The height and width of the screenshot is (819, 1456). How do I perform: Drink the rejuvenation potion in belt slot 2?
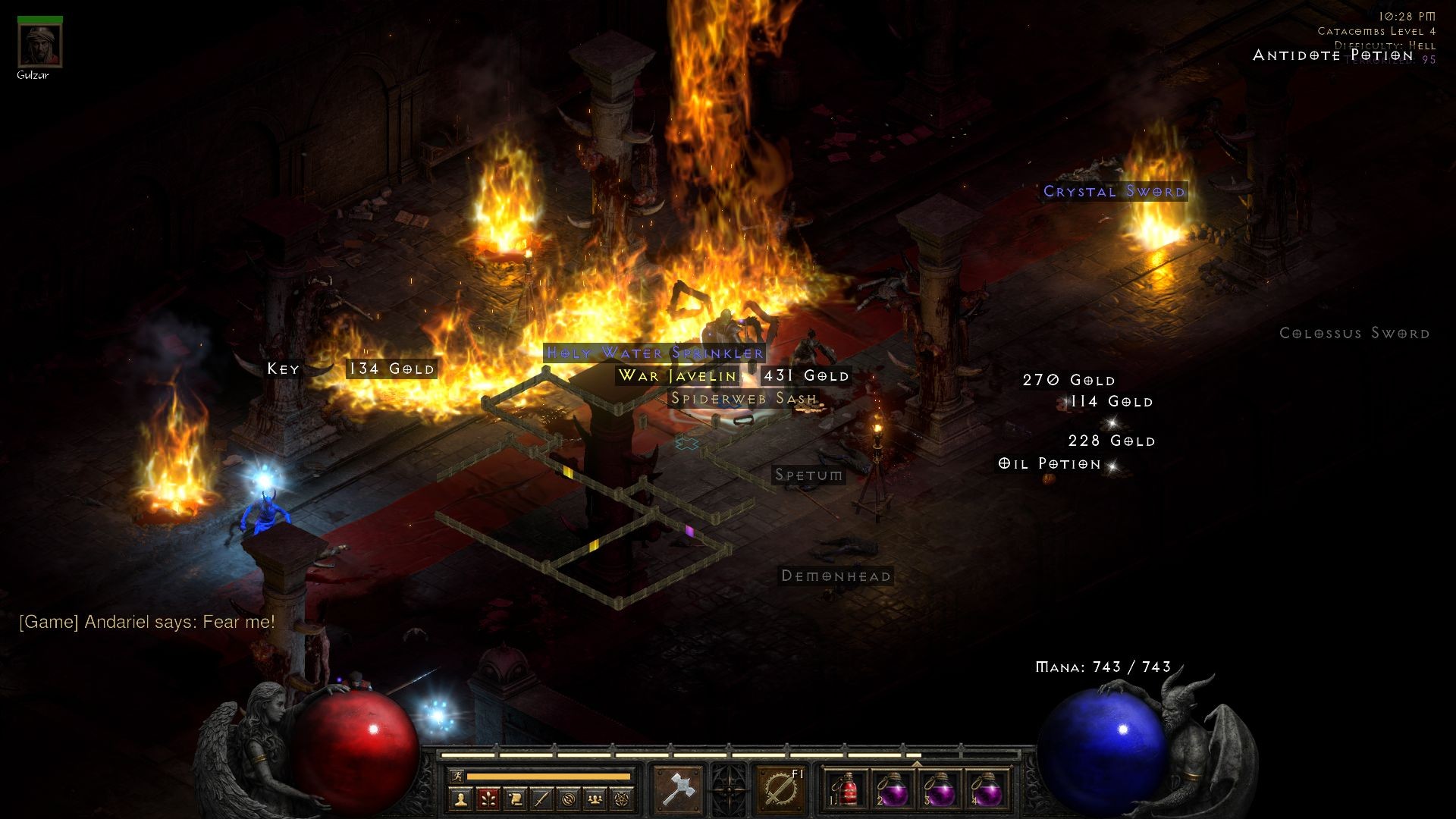895,791
